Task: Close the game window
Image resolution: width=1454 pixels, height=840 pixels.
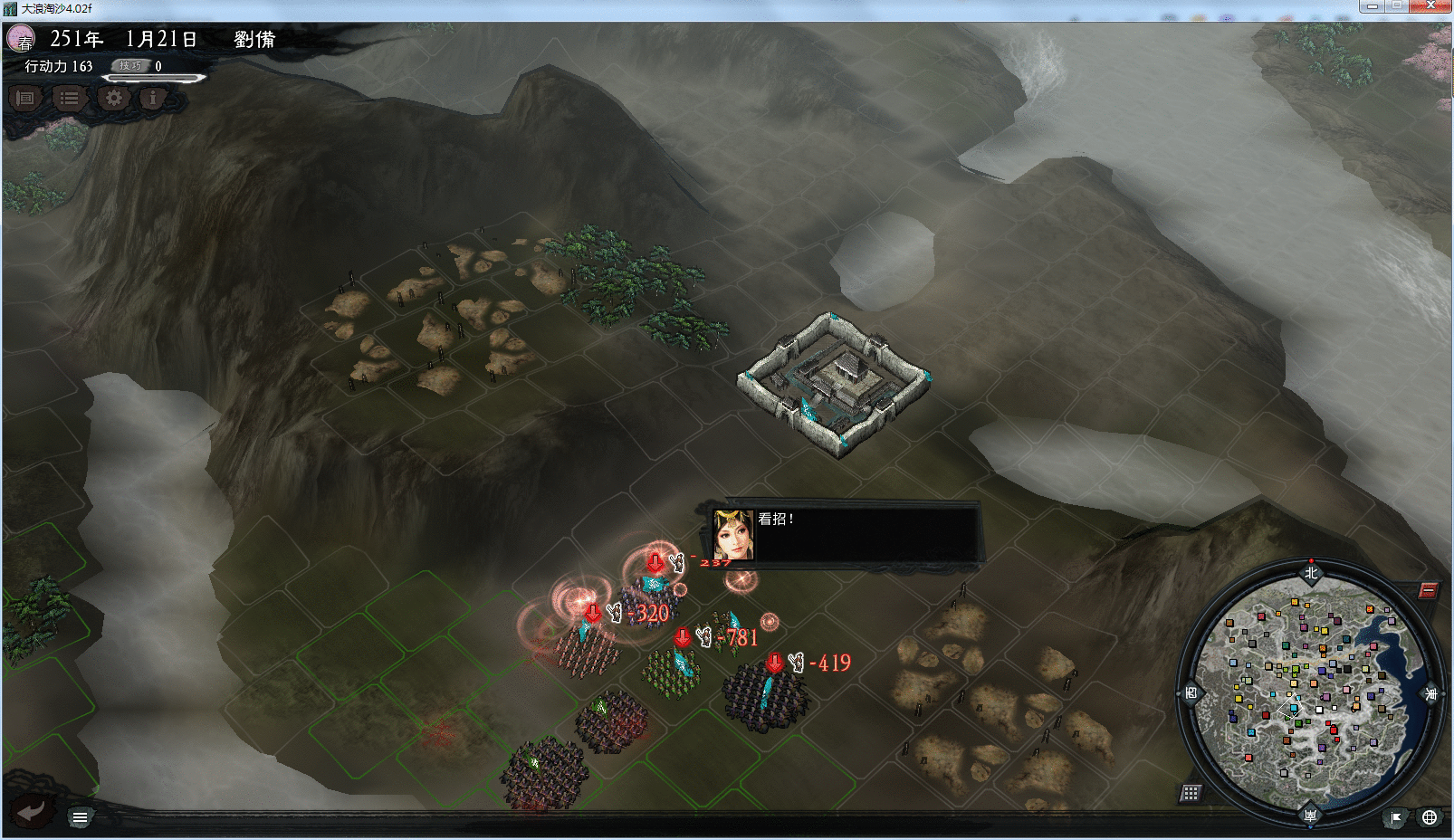Action: [1431, 6]
